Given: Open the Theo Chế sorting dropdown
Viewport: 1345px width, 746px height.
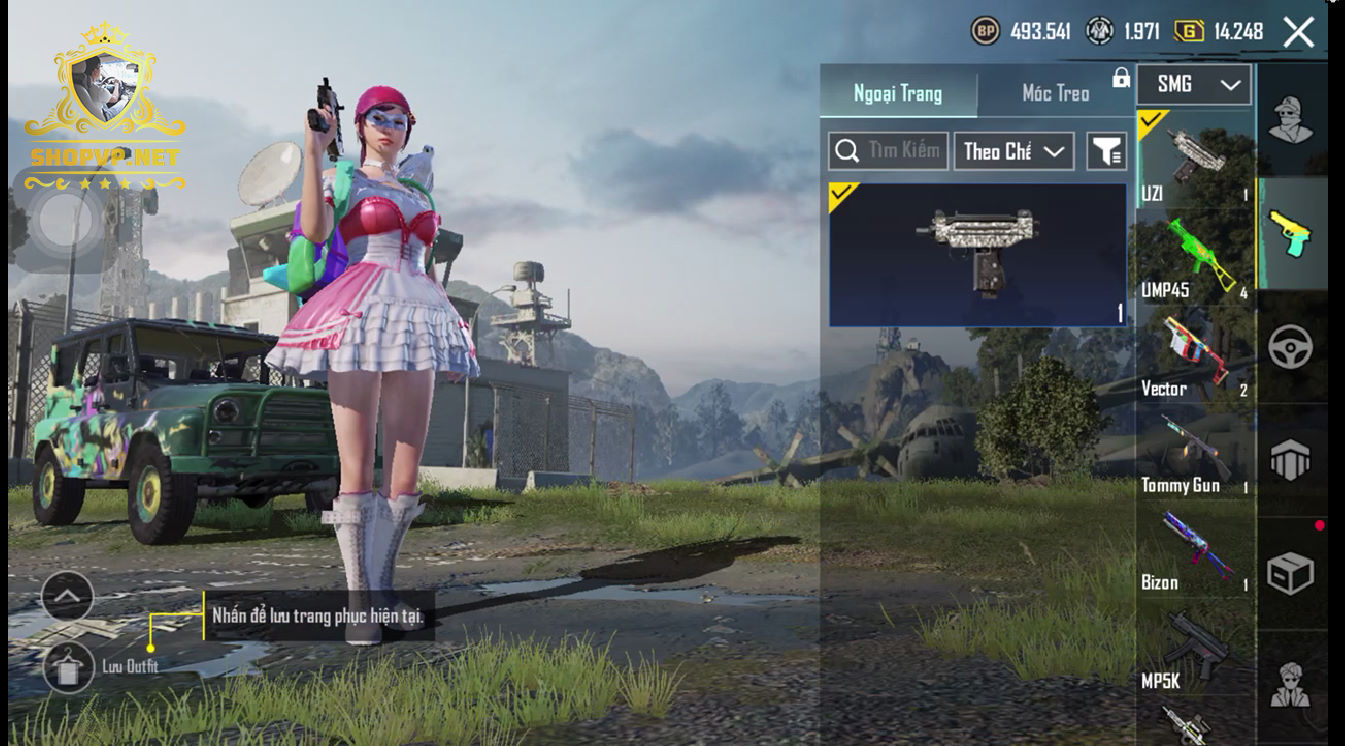Looking at the screenshot, I should point(1013,151).
